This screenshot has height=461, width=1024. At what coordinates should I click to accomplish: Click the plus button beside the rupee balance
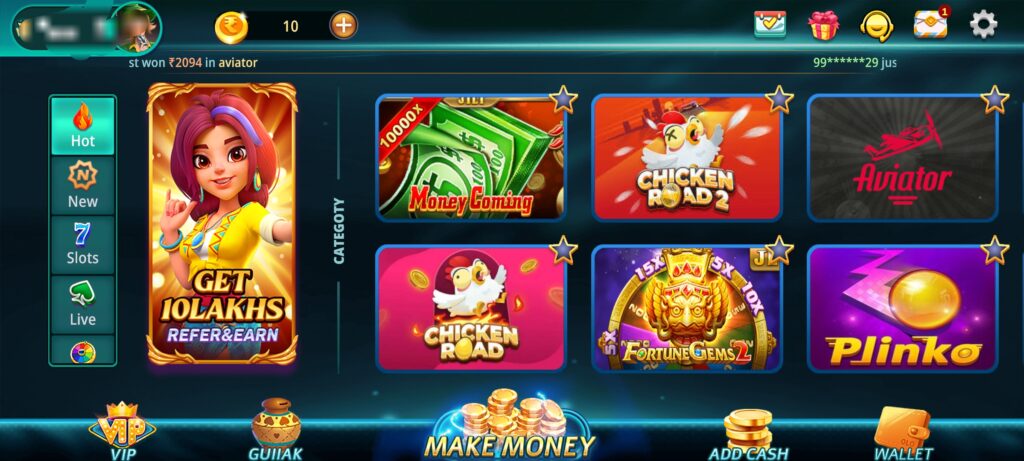coord(343,25)
